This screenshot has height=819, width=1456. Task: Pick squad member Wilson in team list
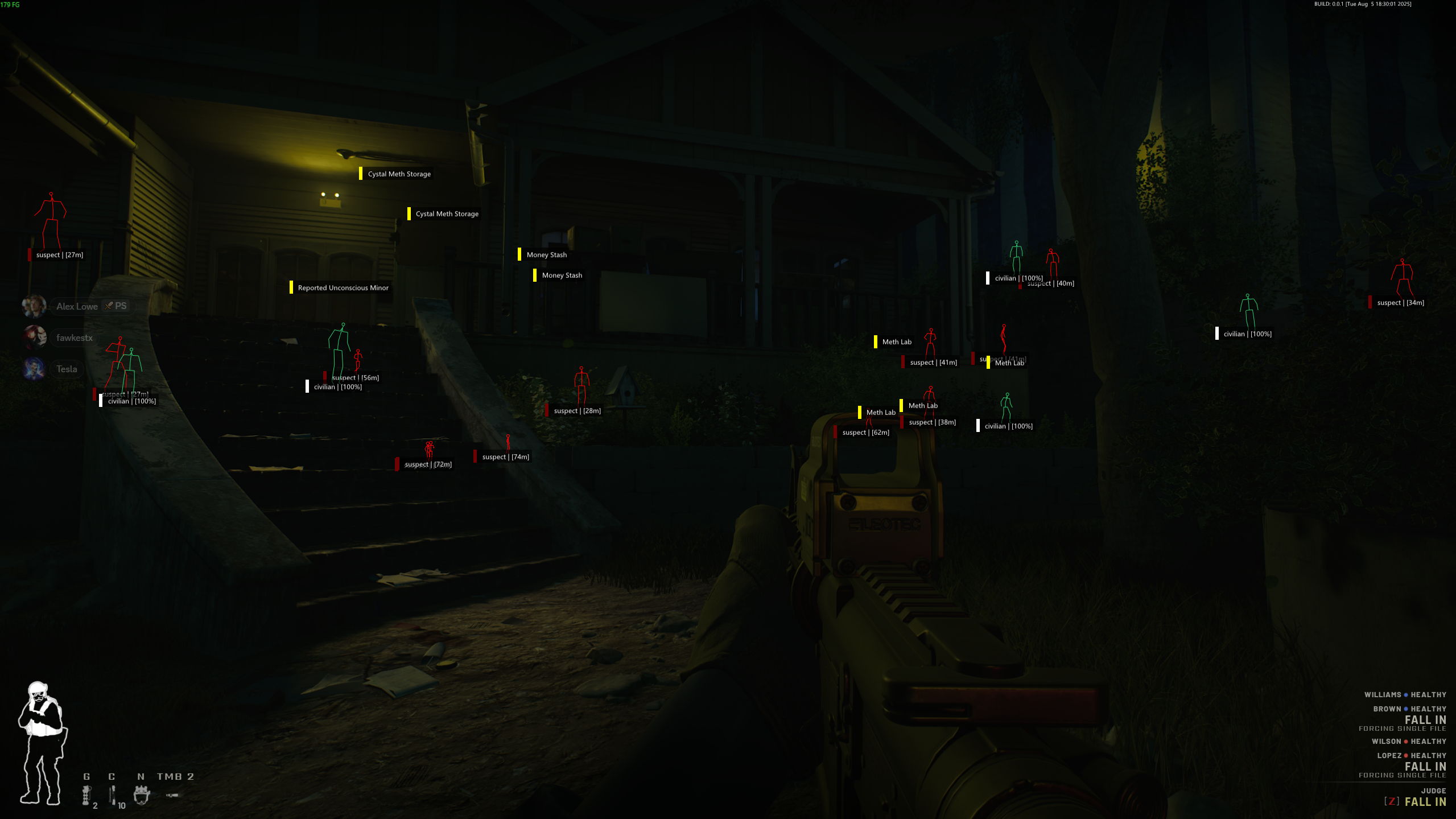[x=1386, y=741]
